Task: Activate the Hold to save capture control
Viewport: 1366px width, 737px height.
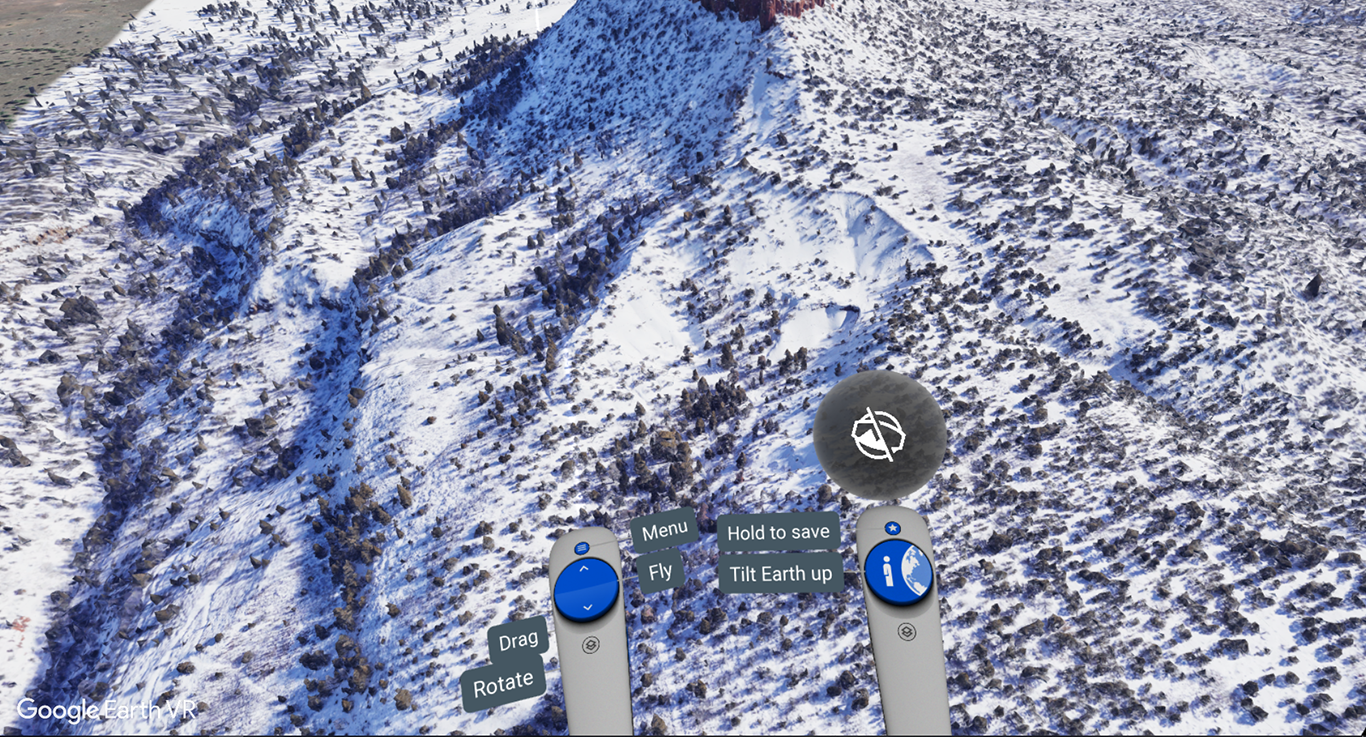Action: tap(779, 532)
